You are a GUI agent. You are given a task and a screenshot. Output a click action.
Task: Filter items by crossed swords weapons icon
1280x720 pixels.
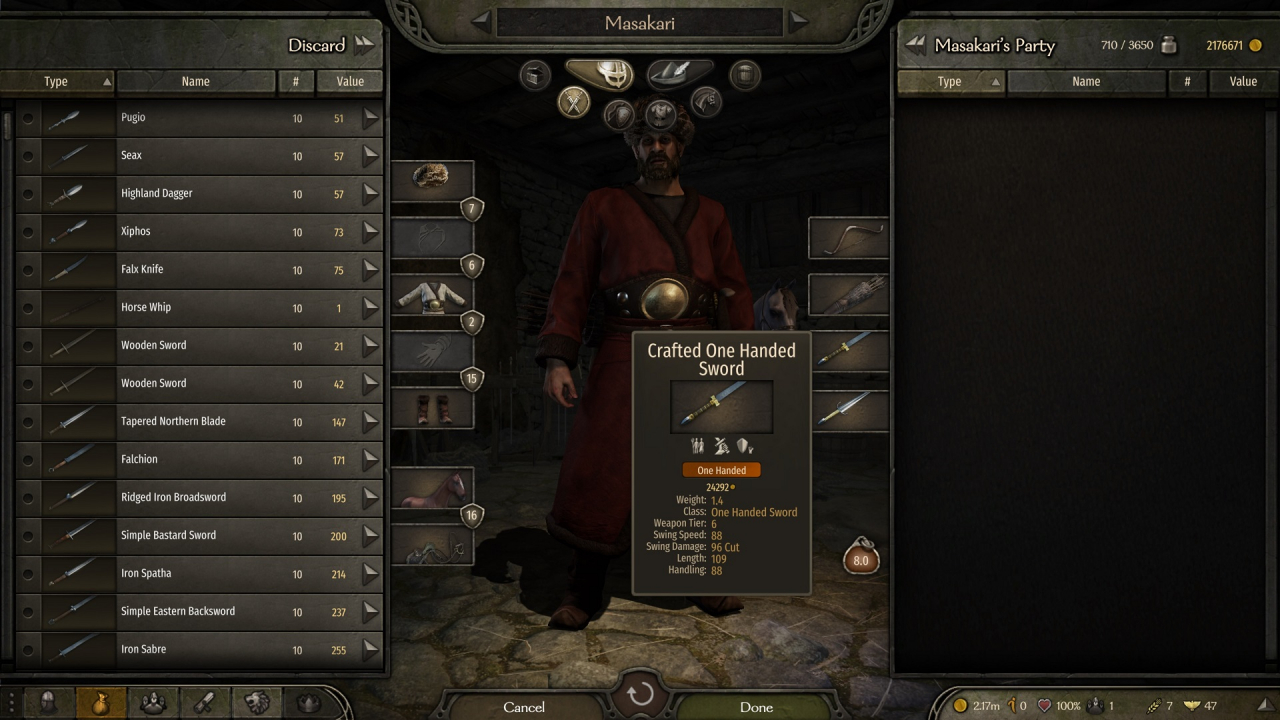point(574,102)
